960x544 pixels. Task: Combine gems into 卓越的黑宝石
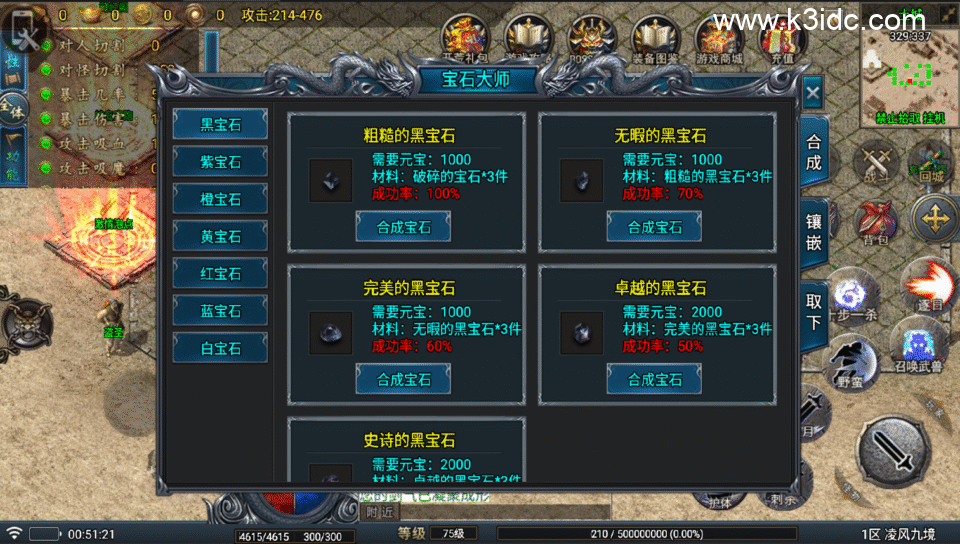tap(654, 379)
